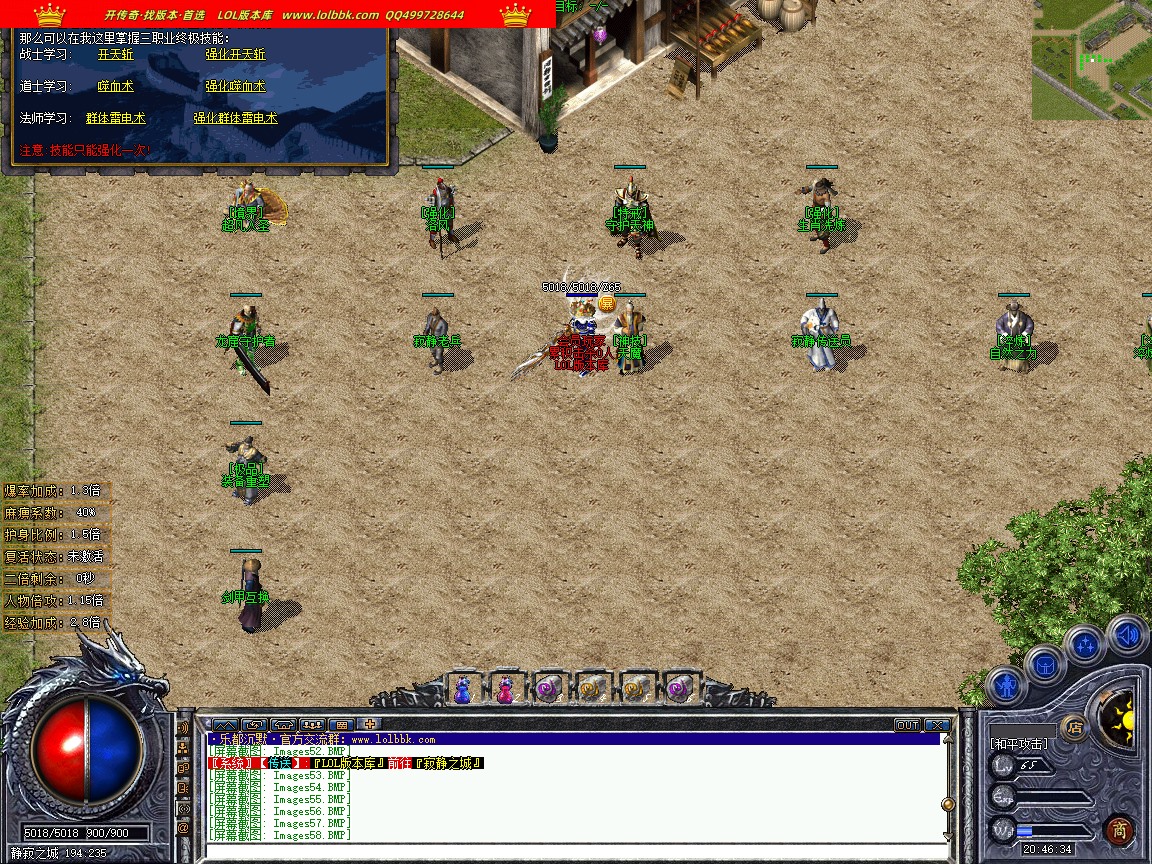Open the minimap in the corner
The width and height of the screenshot is (1152, 864).
(1092, 58)
